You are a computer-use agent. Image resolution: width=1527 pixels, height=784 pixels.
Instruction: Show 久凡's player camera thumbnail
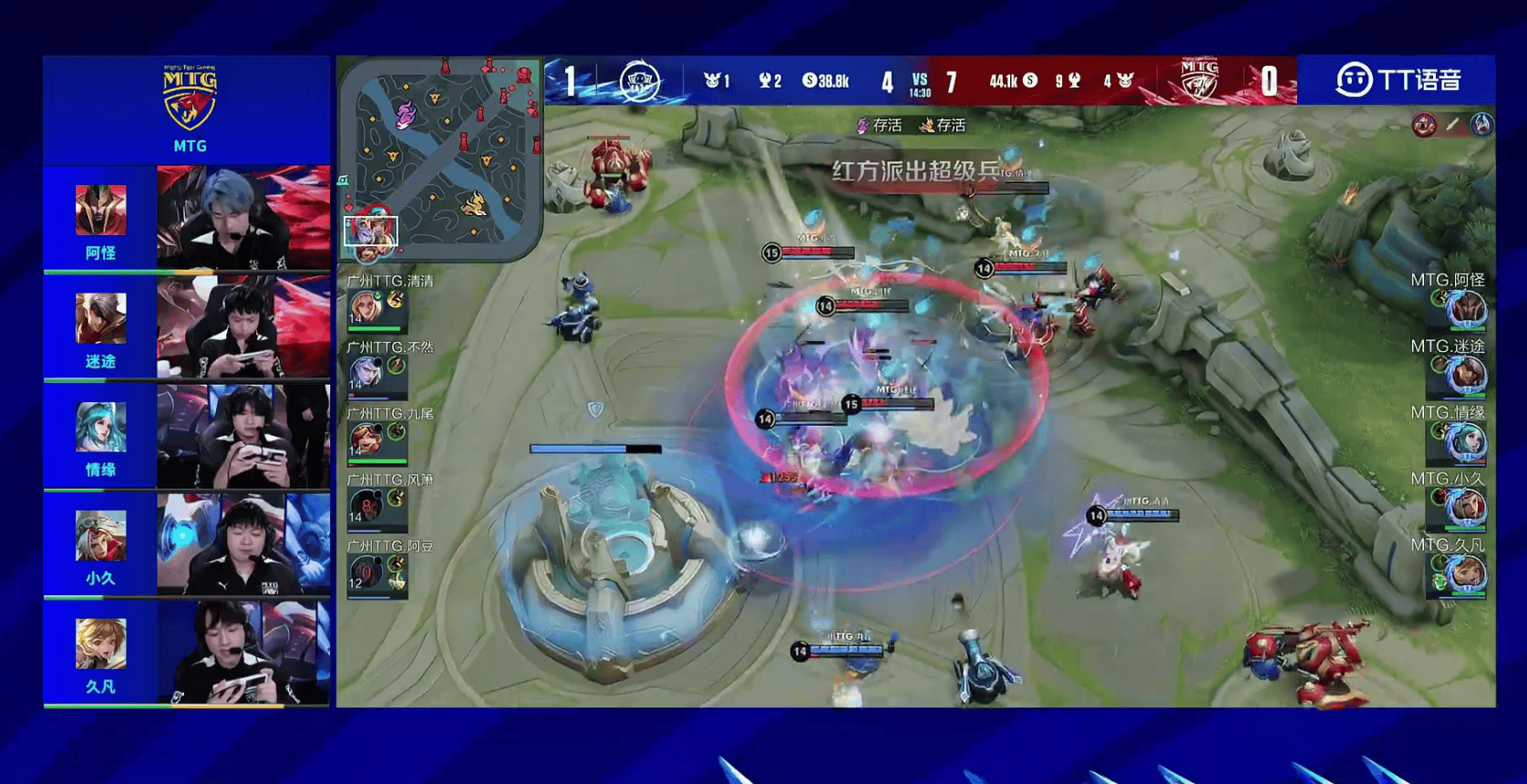click(x=243, y=652)
